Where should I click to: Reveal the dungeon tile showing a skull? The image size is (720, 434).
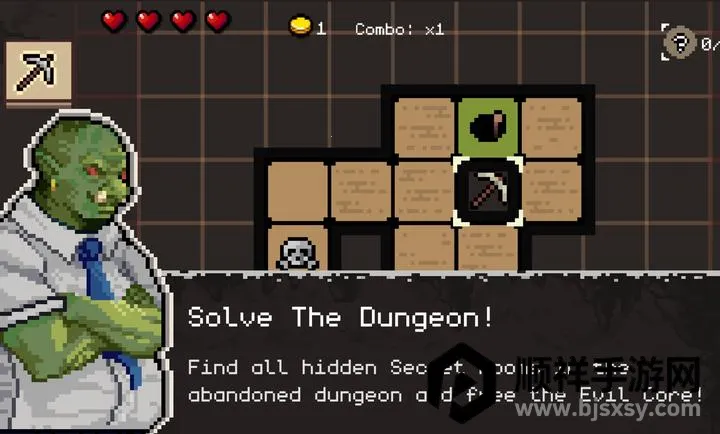coord(297,250)
